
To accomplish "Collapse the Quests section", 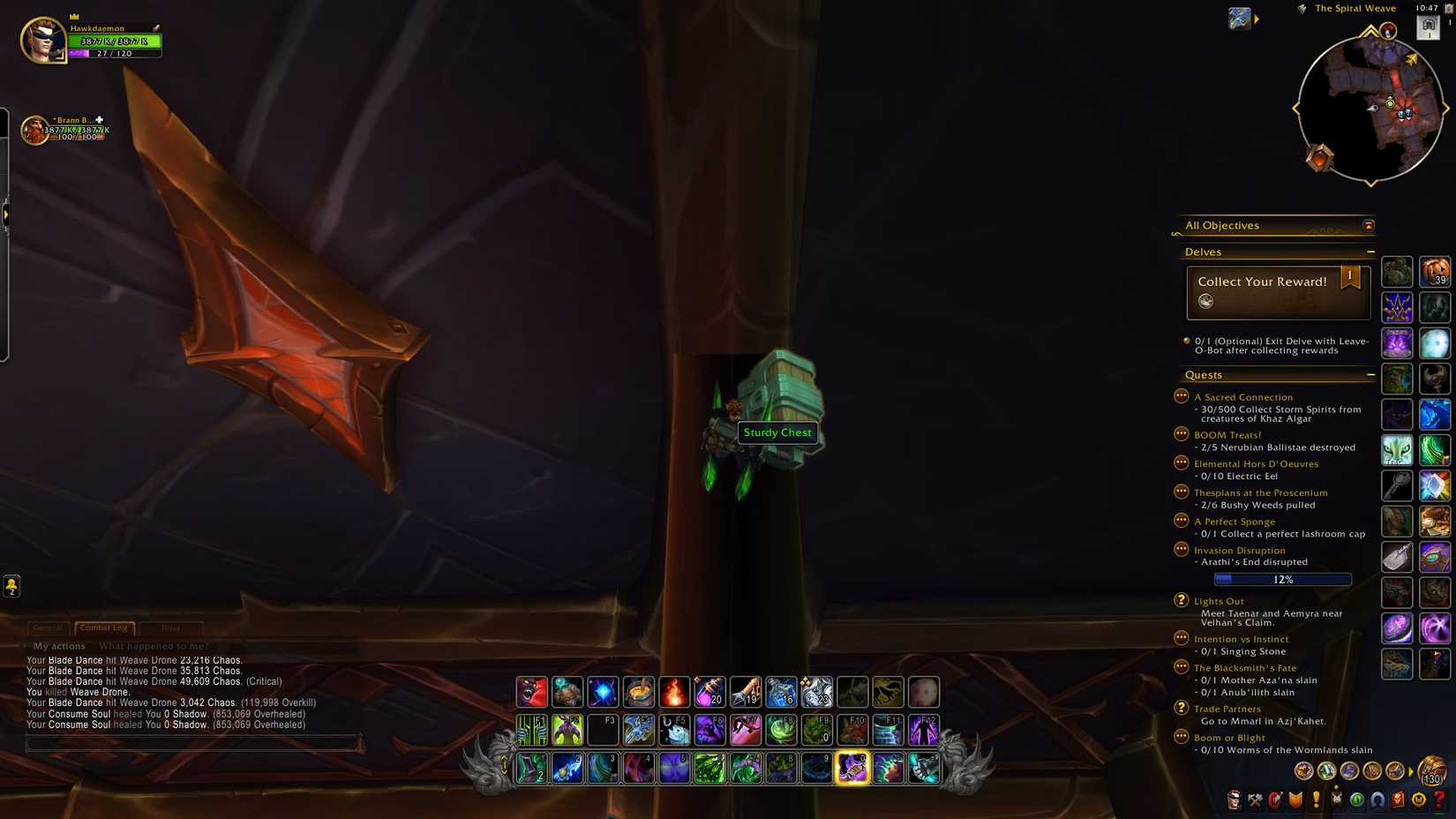I will [x=1370, y=374].
